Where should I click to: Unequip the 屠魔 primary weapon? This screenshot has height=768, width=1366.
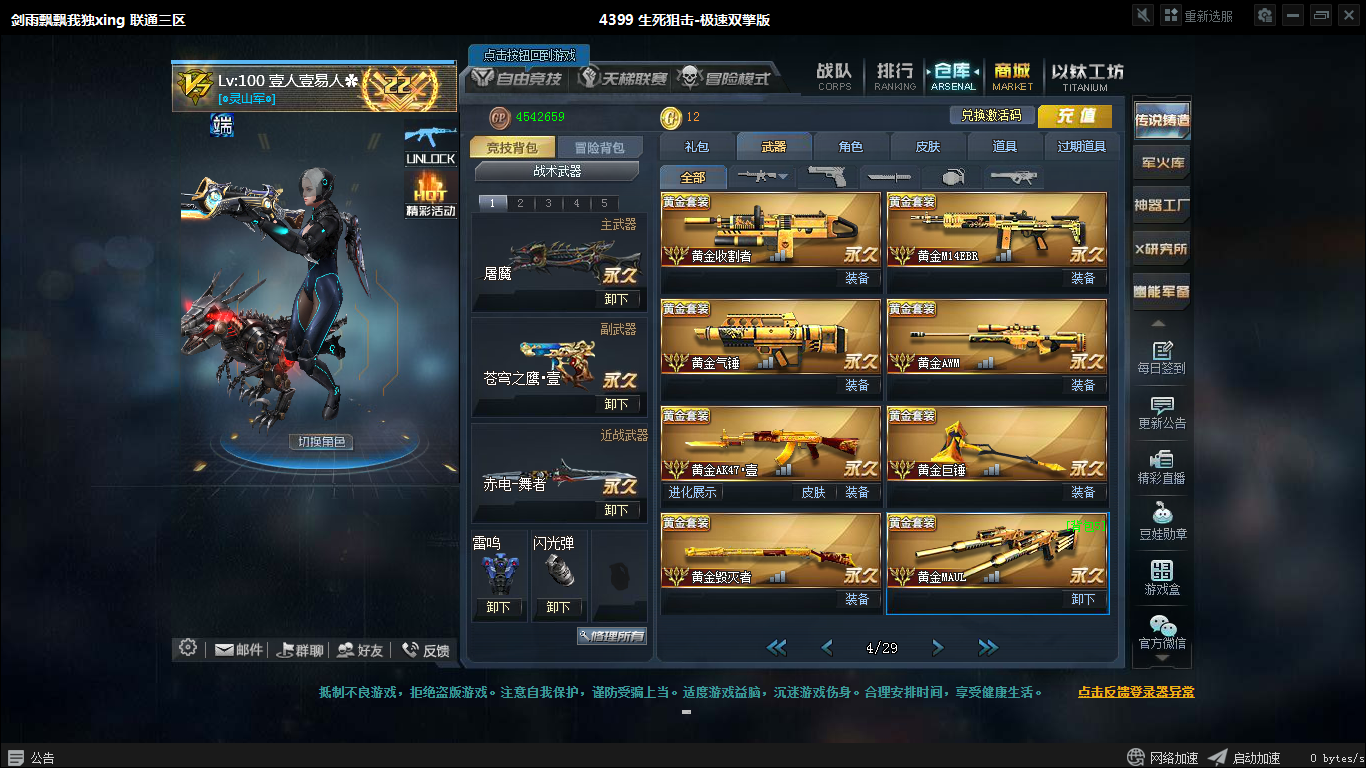point(617,299)
